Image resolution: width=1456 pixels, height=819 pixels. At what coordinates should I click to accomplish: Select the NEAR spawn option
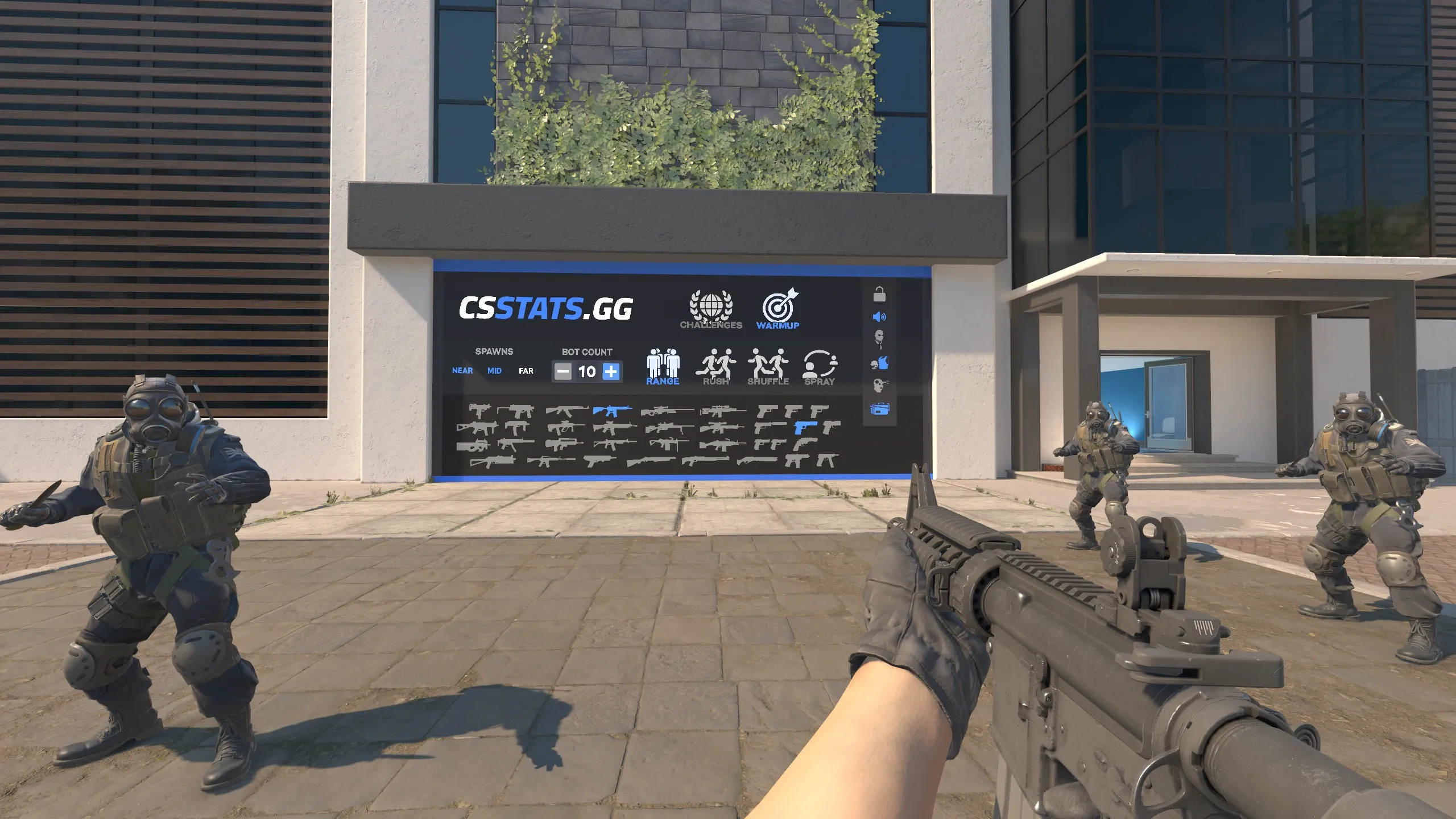pos(462,370)
